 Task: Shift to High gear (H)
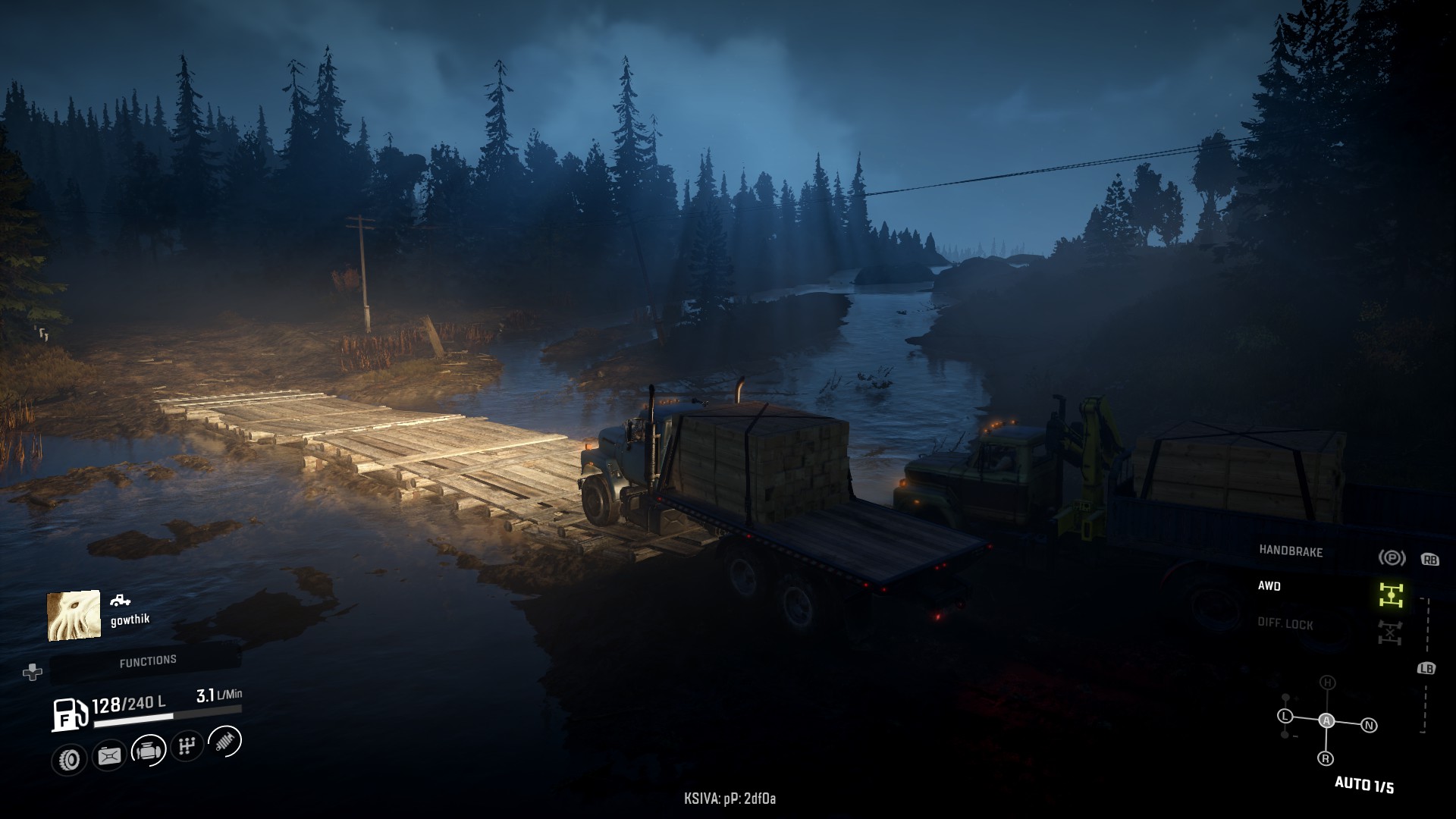coord(1327,682)
